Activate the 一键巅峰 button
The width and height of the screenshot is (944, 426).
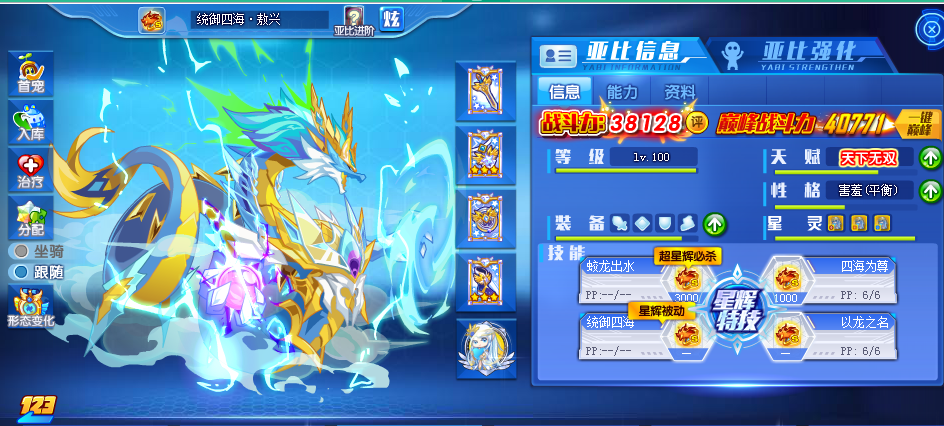pyautogui.click(x=918, y=123)
